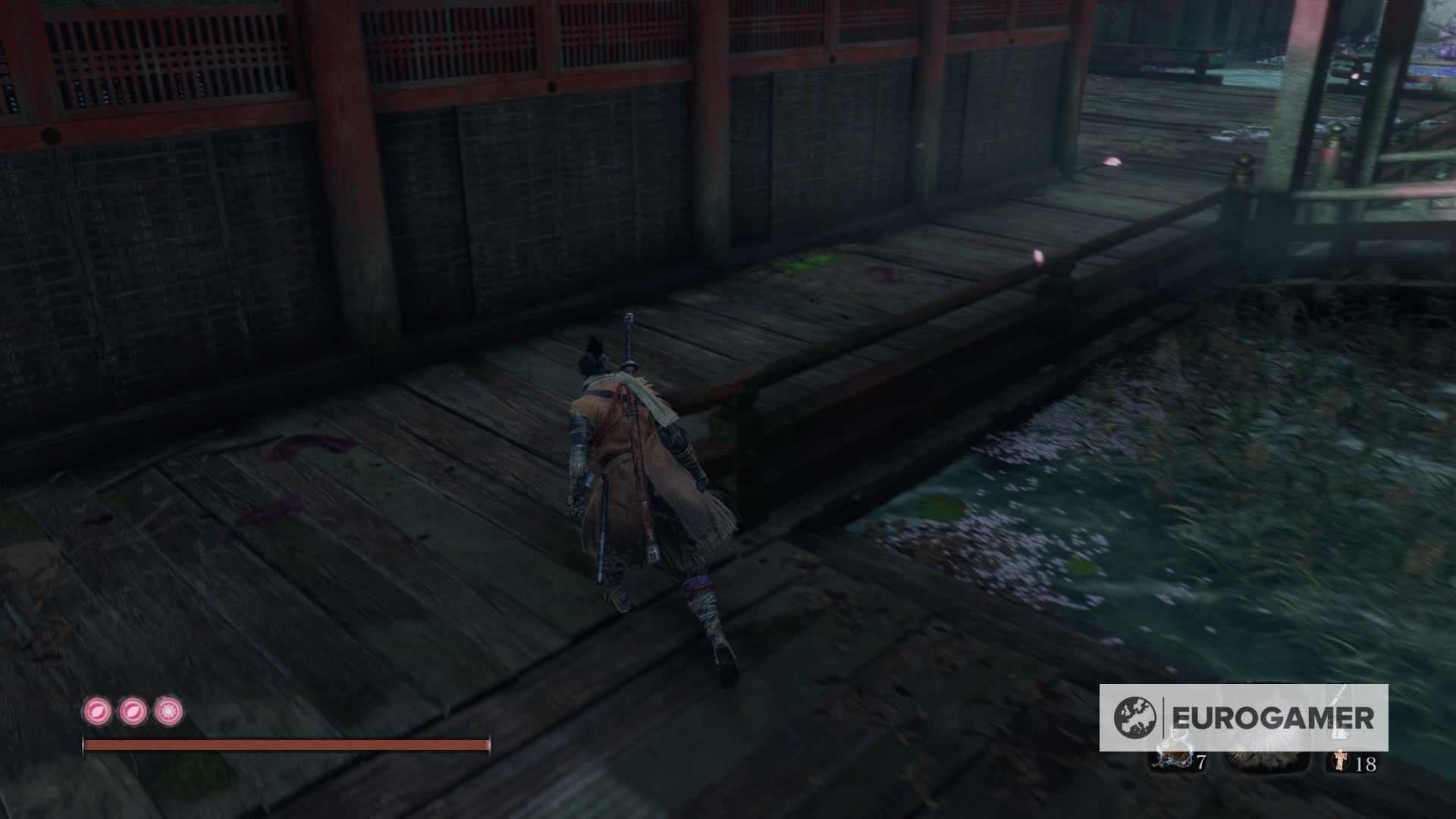Select the EUROGAMER watermark banner
This screenshot has height=819, width=1456.
(1244, 716)
